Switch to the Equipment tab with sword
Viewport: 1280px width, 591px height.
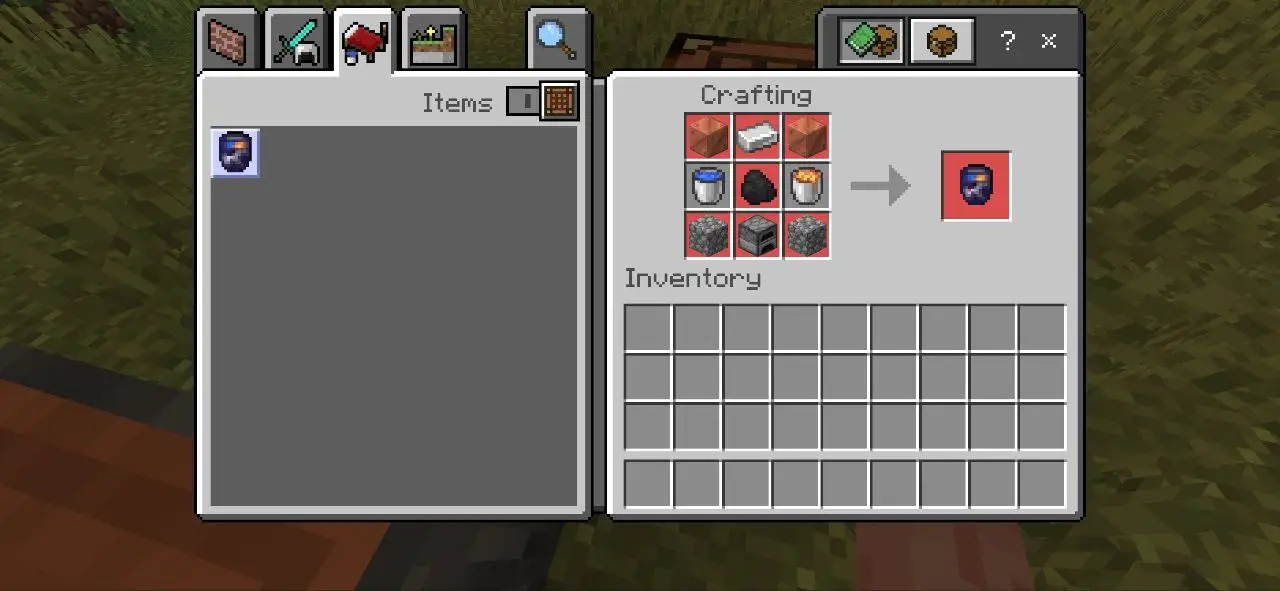pyautogui.click(x=296, y=42)
